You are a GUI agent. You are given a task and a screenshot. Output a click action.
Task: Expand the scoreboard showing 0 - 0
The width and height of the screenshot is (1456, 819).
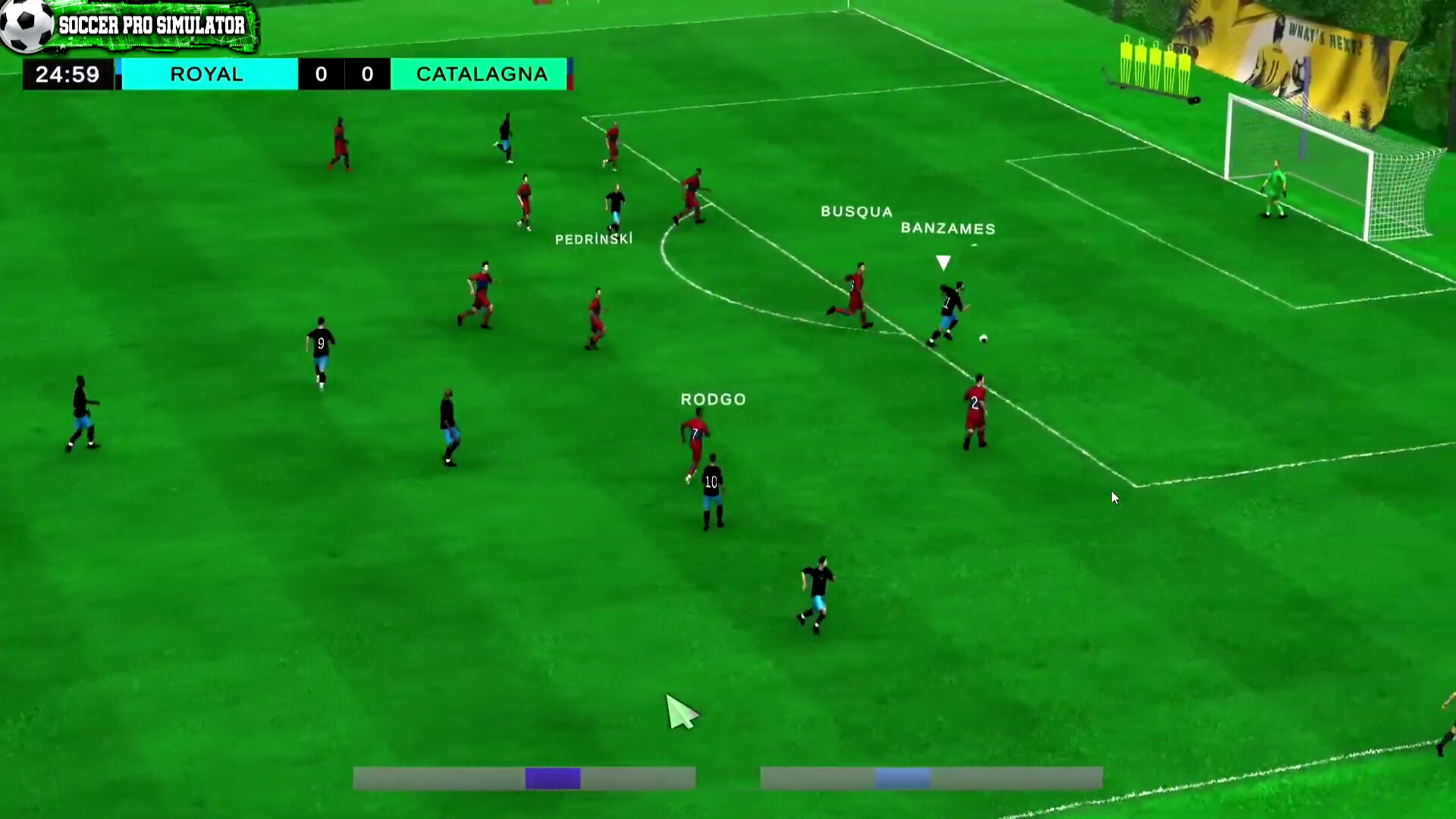click(x=345, y=74)
